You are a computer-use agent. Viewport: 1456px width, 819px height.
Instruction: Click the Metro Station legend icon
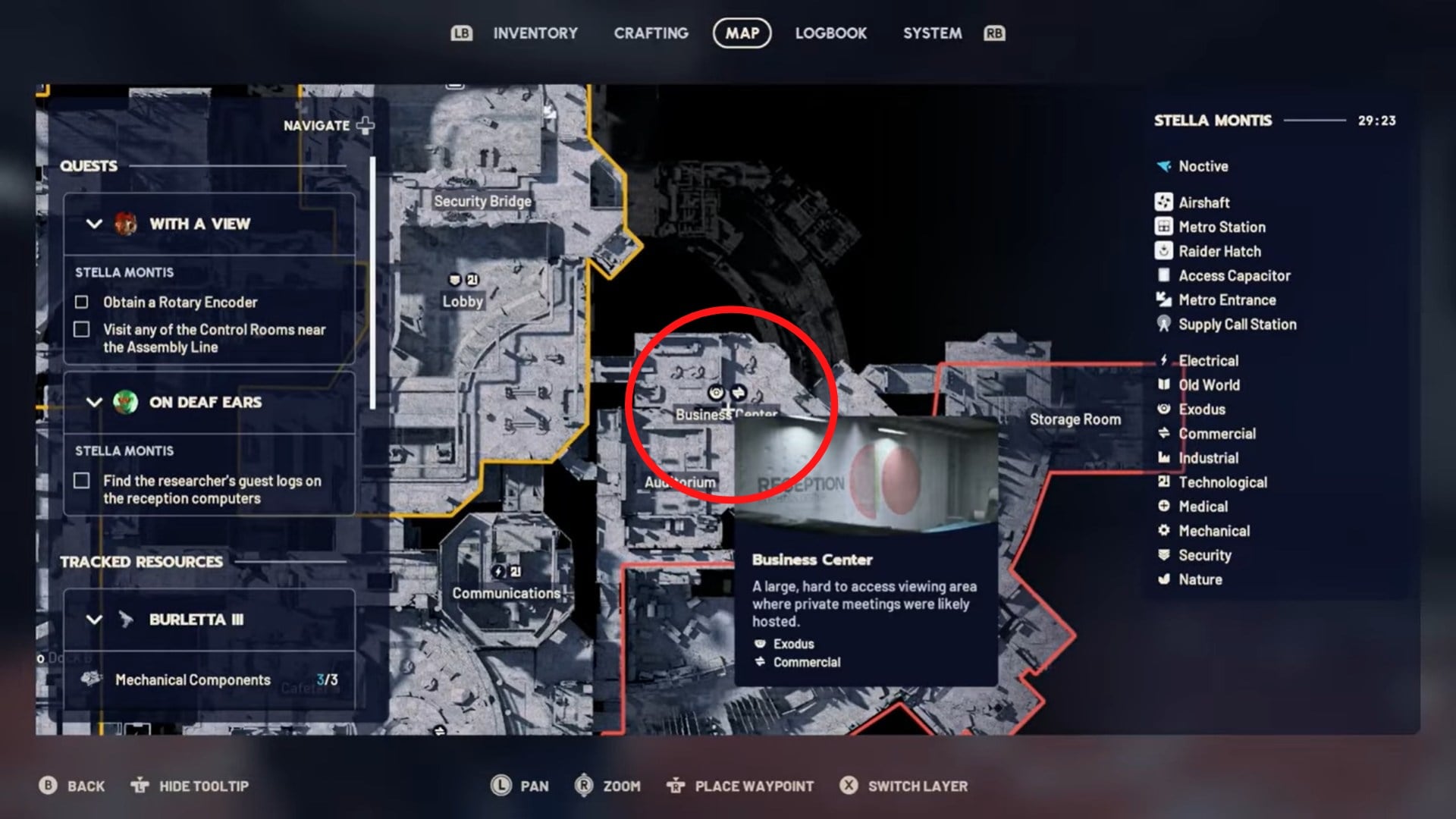coord(1163,227)
